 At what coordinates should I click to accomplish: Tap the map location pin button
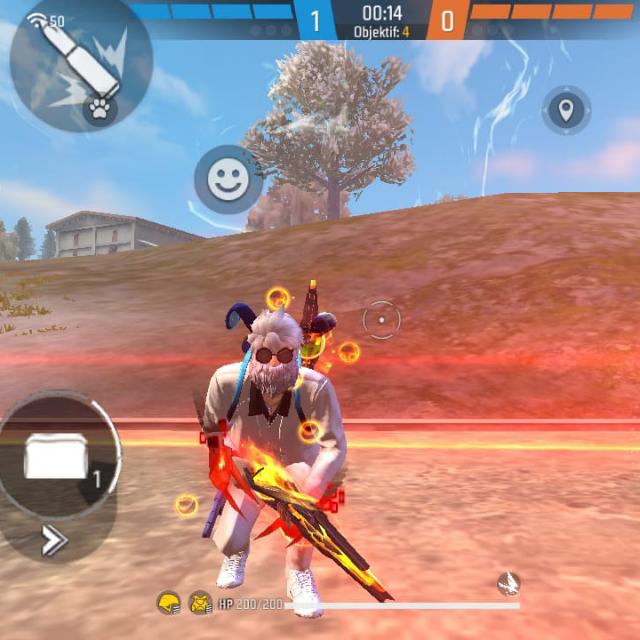click(566, 110)
